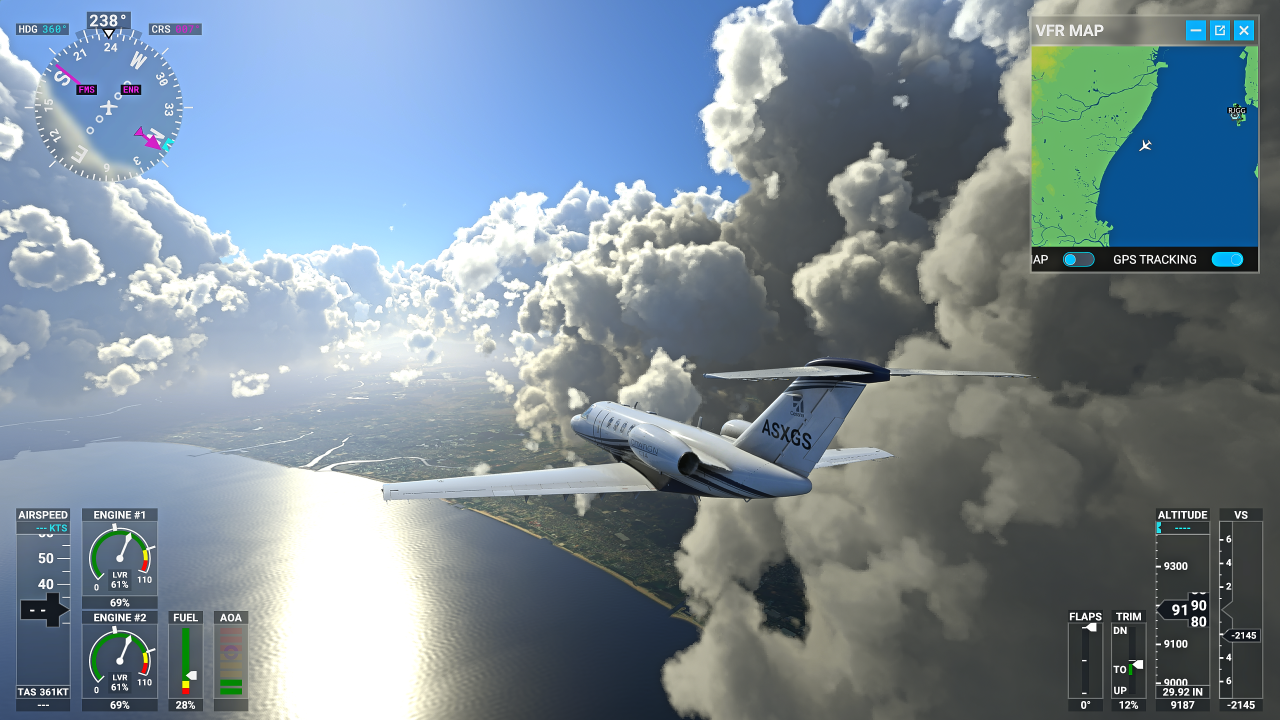Image resolution: width=1280 pixels, height=720 pixels.
Task: Minimize the VFR Map panel
Action: click(x=1194, y=30)
